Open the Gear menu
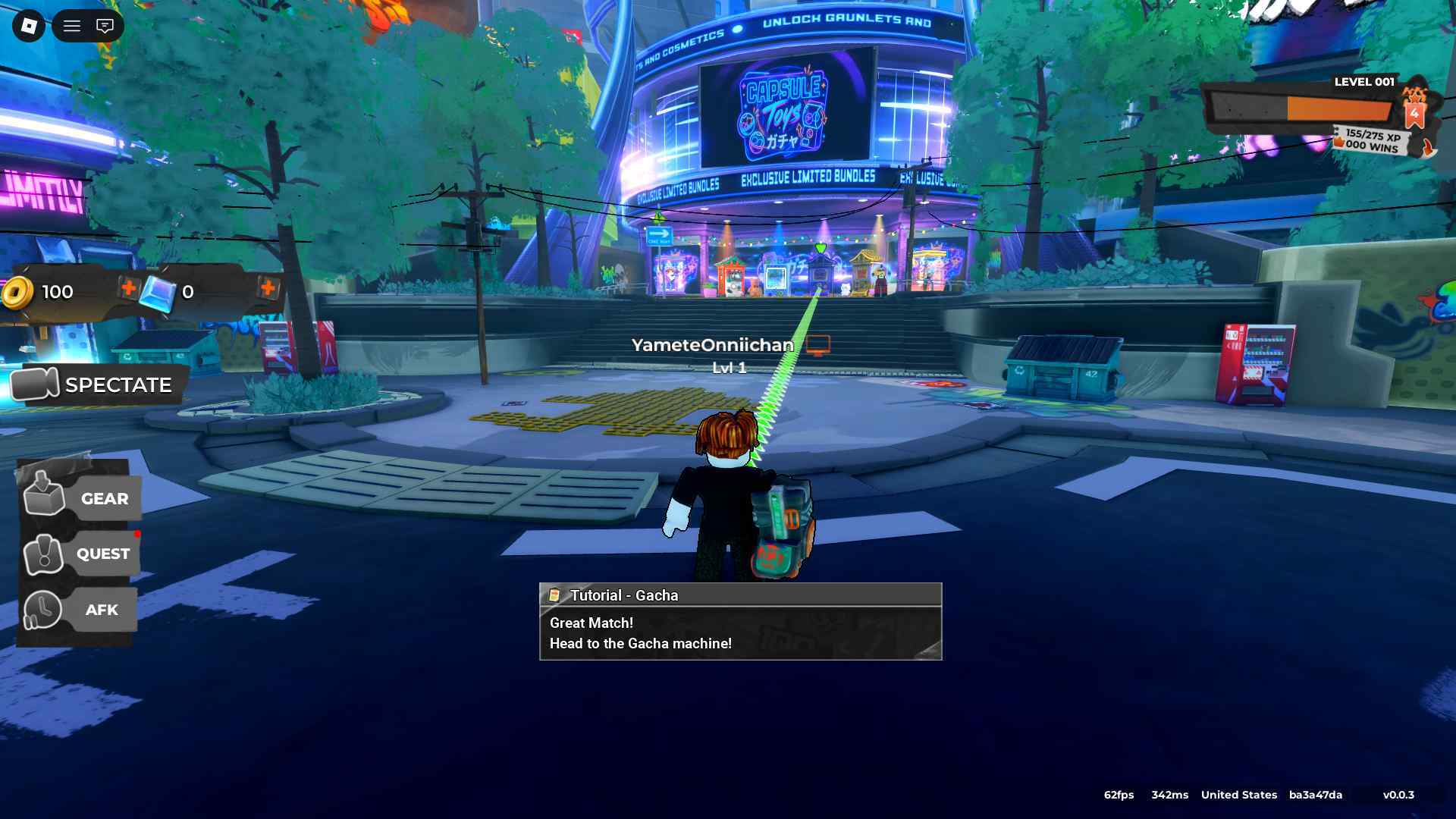The height and width of the screenshot is (819, 1456). 80,498
